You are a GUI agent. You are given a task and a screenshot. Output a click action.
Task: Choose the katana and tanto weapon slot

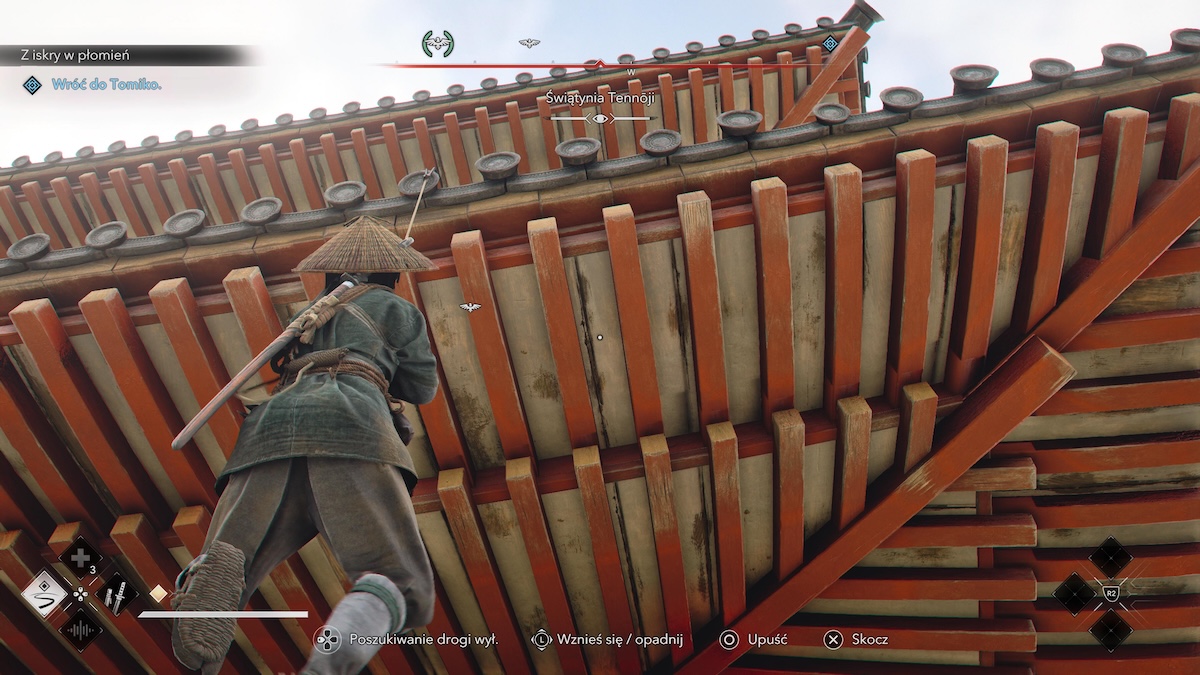click(116, 593)
